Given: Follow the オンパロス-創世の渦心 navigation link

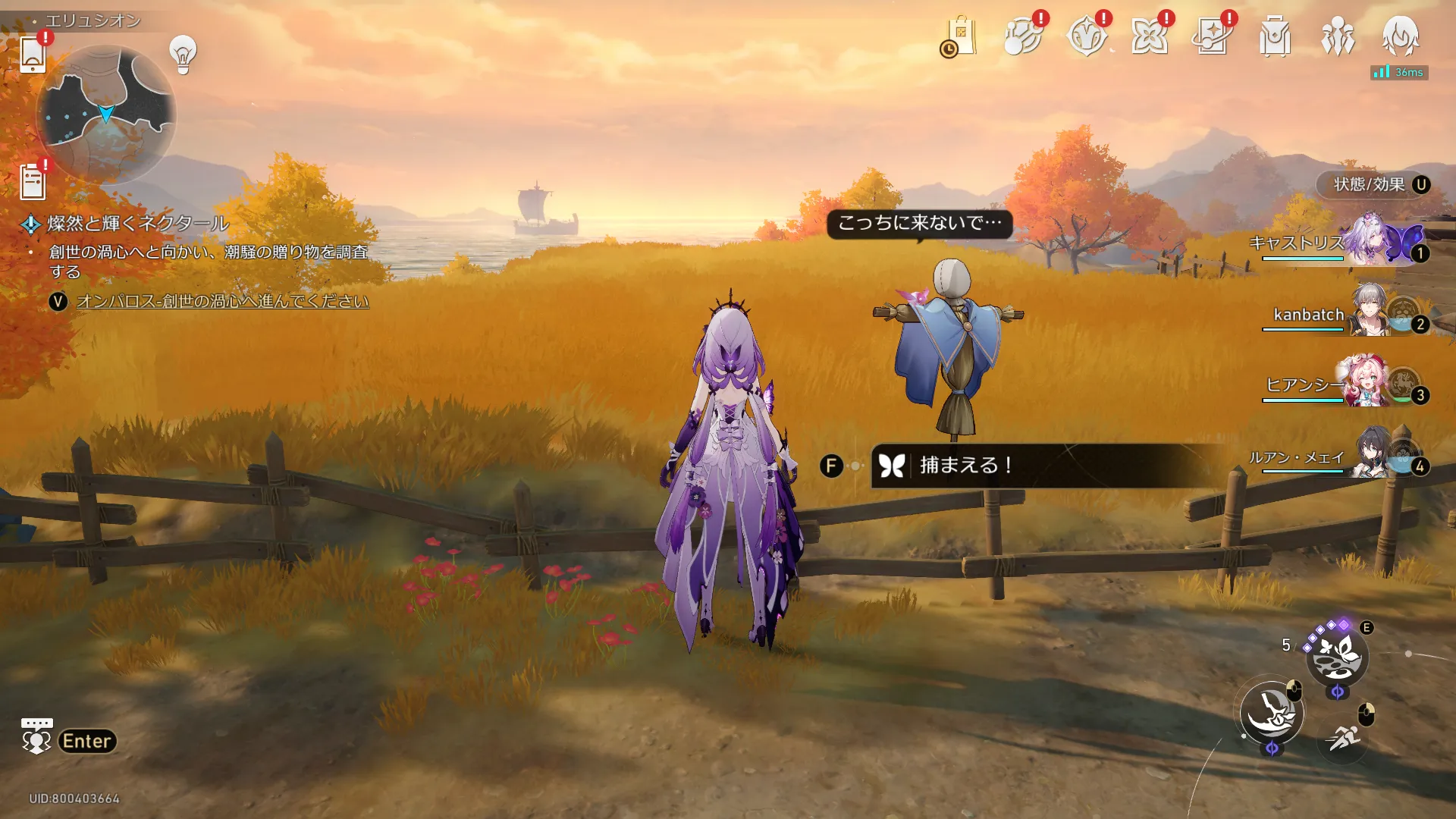Looking at the screenshot, I should coord(222,302).
